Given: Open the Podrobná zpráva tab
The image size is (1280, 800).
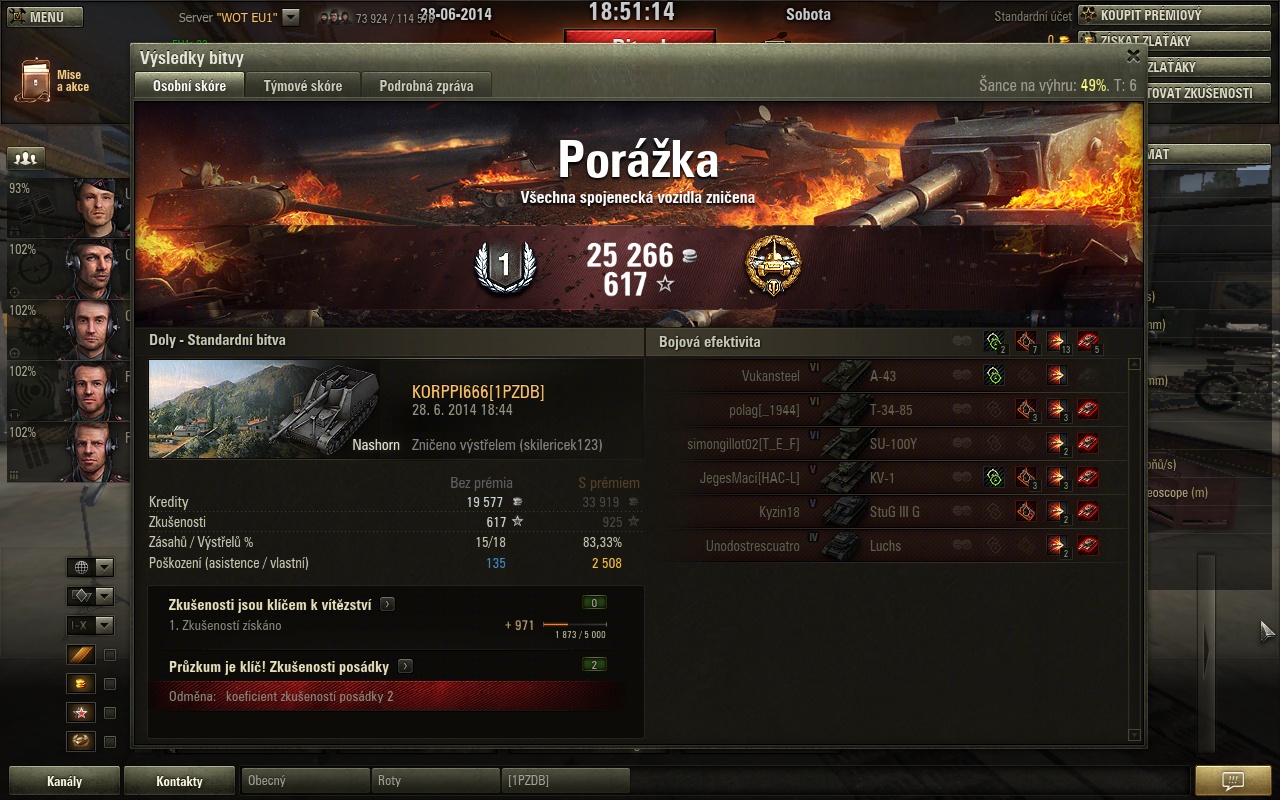Looking at the screenshot, I should (426, 86).
